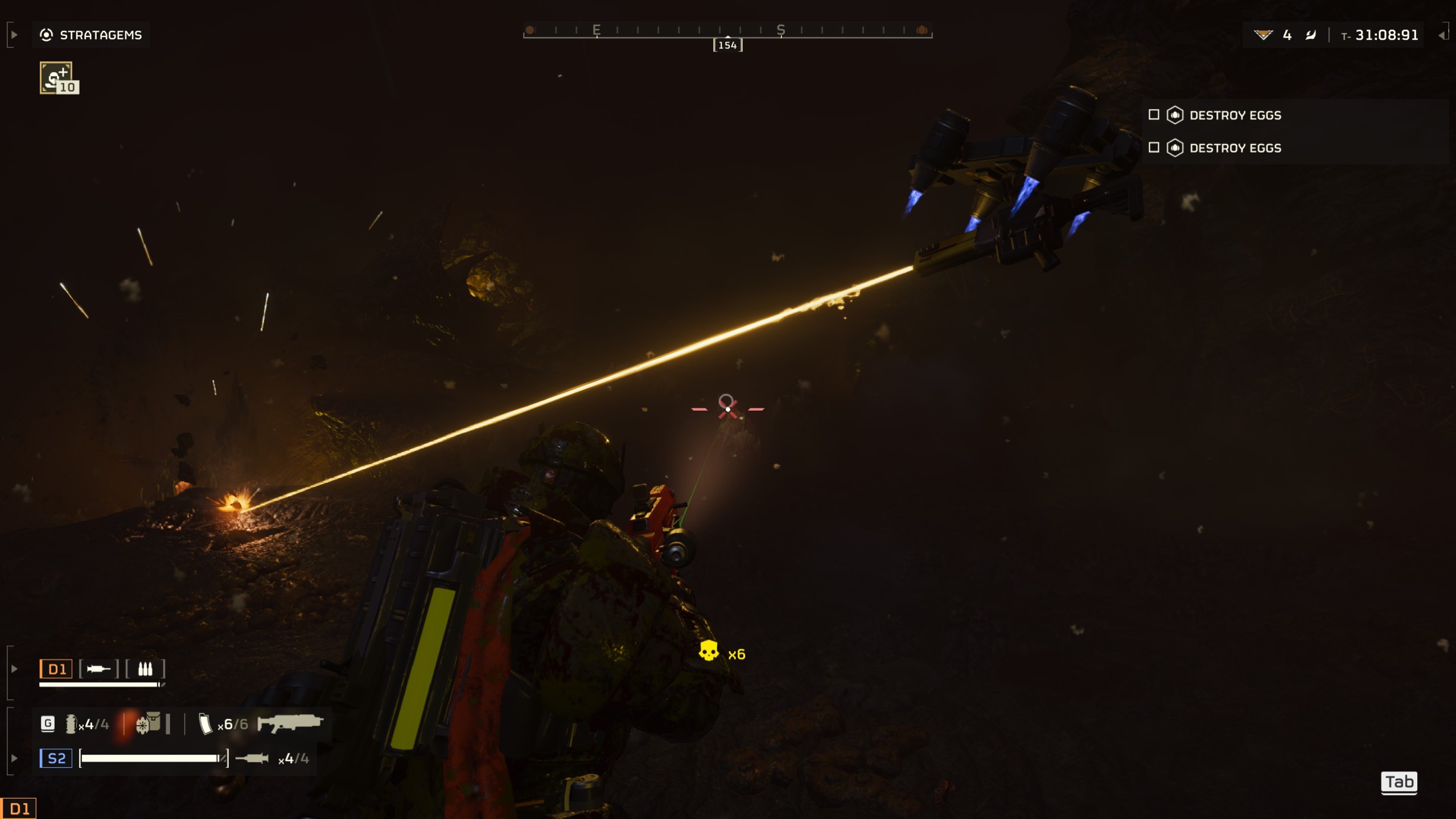Click the compass heading bar
The width and height of the screenshot is (1456, 819).
click(x=727, y=31)
